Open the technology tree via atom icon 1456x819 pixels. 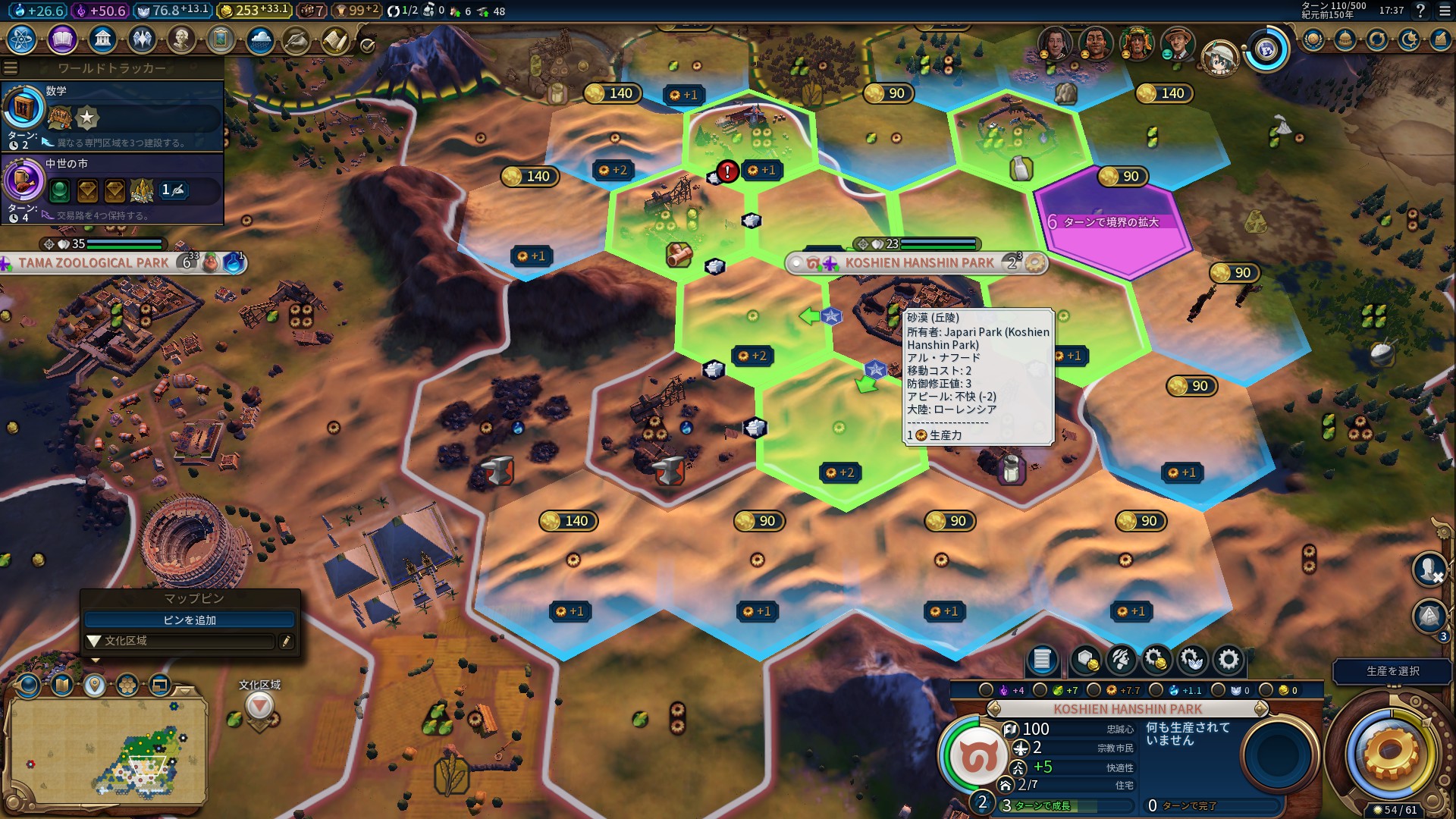point(22,39)
